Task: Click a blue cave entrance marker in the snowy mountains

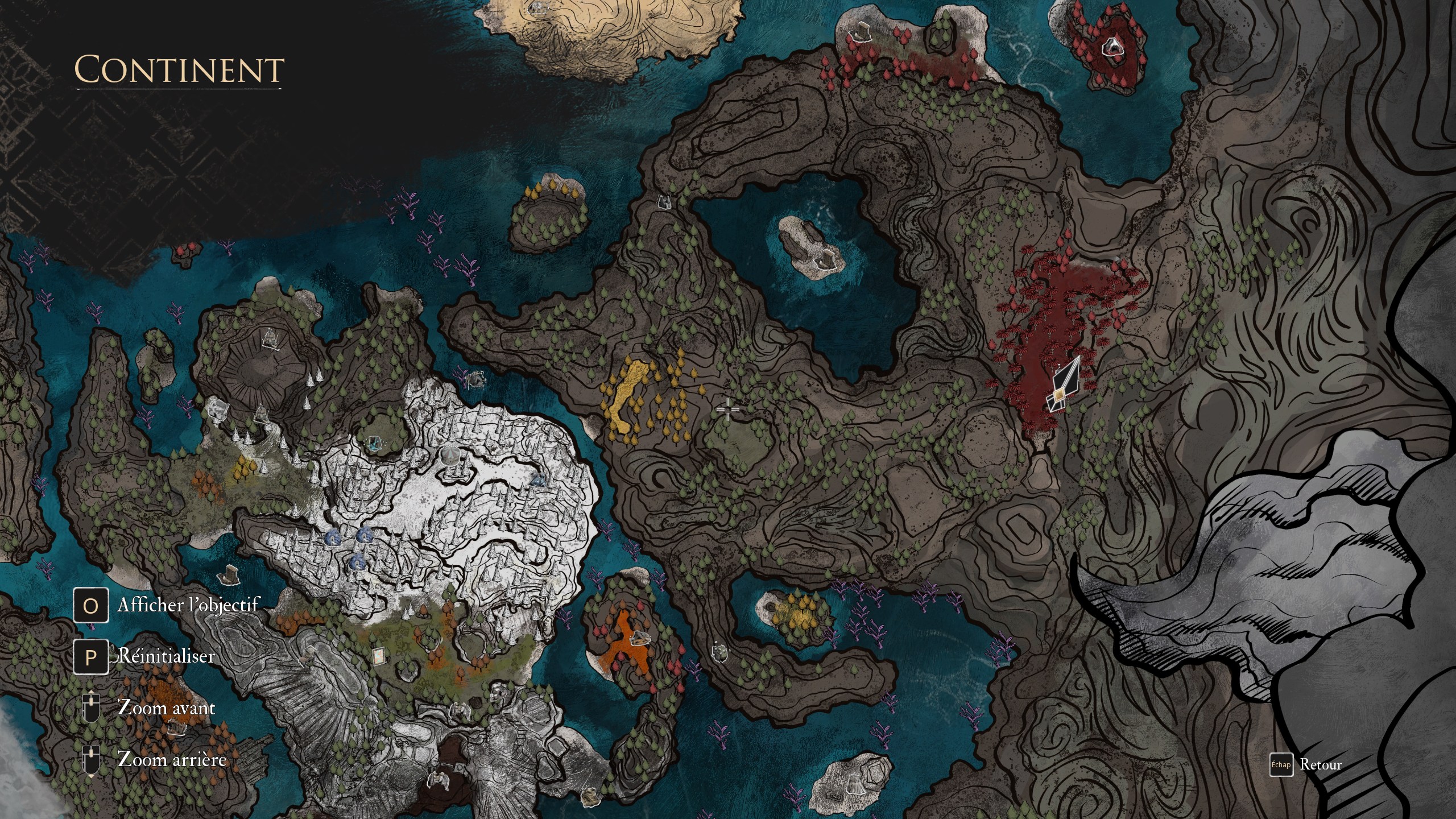Action: tap(333, 539)
